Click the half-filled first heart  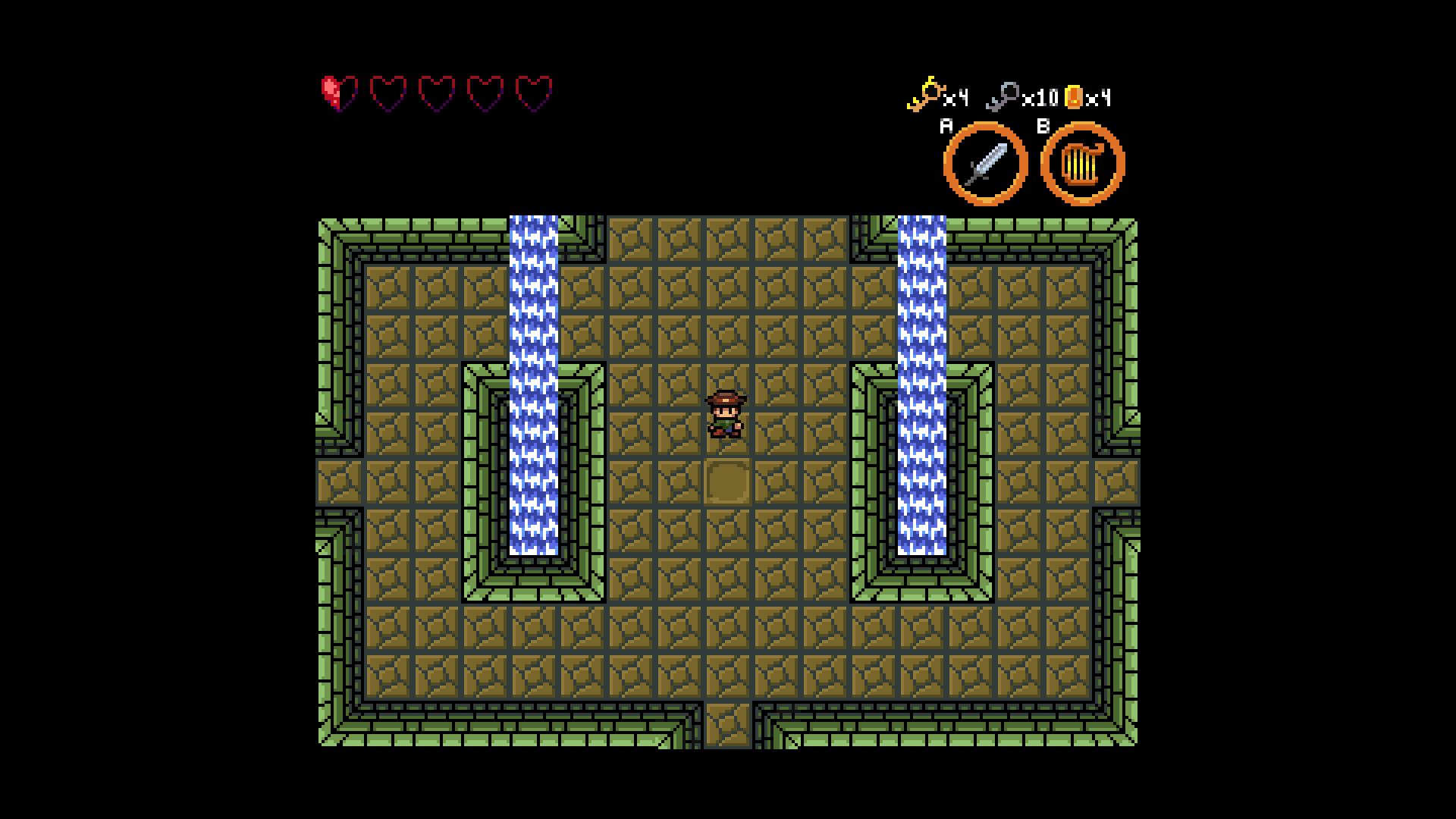click(x=339, y=93)
